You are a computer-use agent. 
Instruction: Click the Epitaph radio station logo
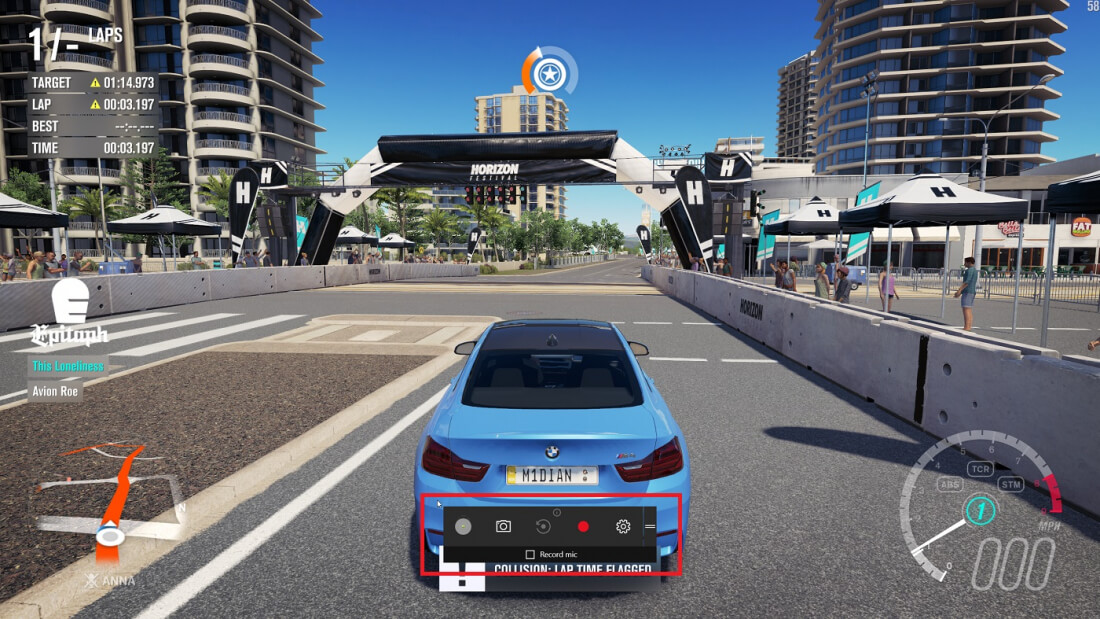[x=70, y=313]
